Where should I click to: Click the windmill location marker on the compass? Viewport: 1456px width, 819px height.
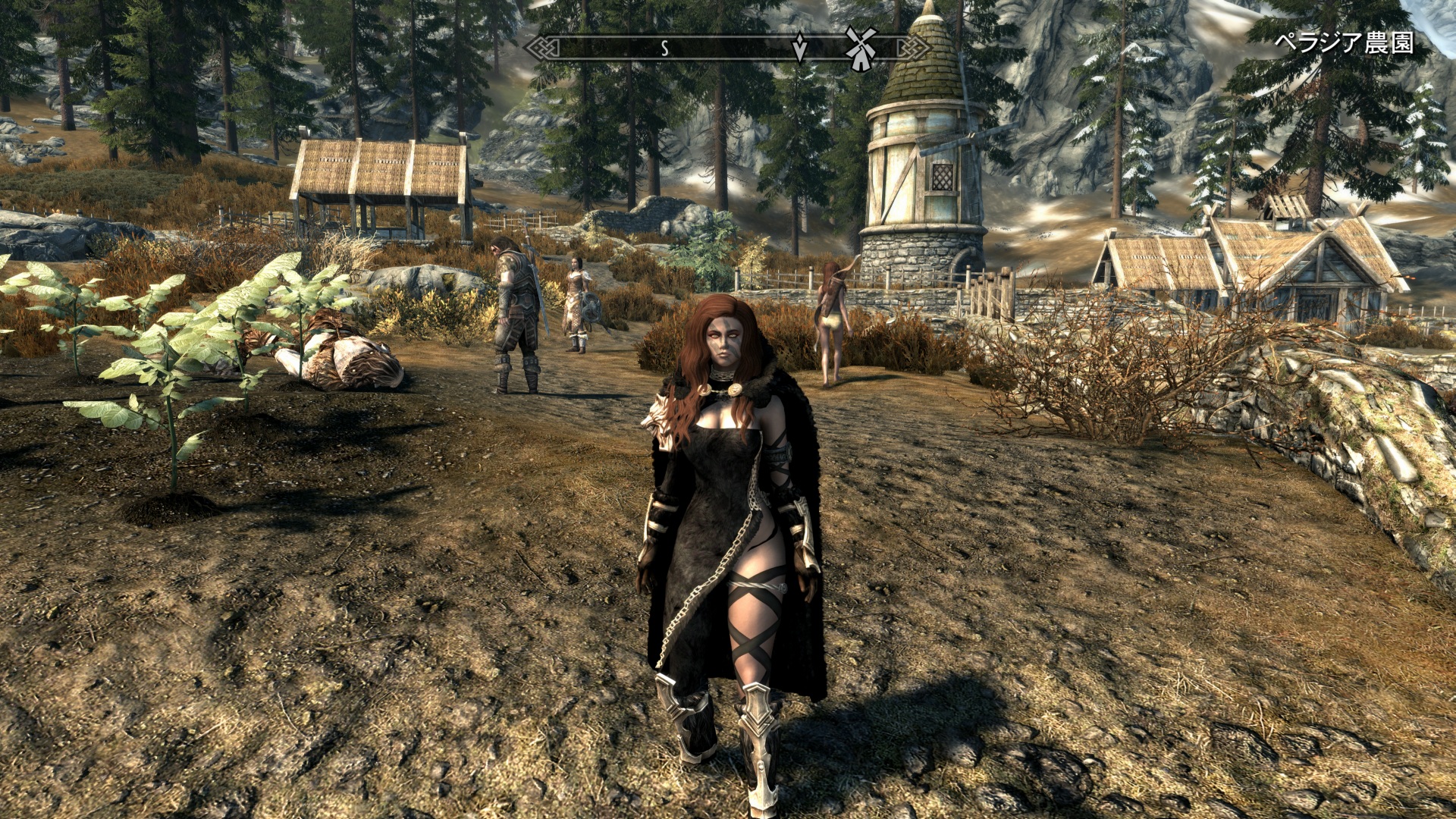861,48
